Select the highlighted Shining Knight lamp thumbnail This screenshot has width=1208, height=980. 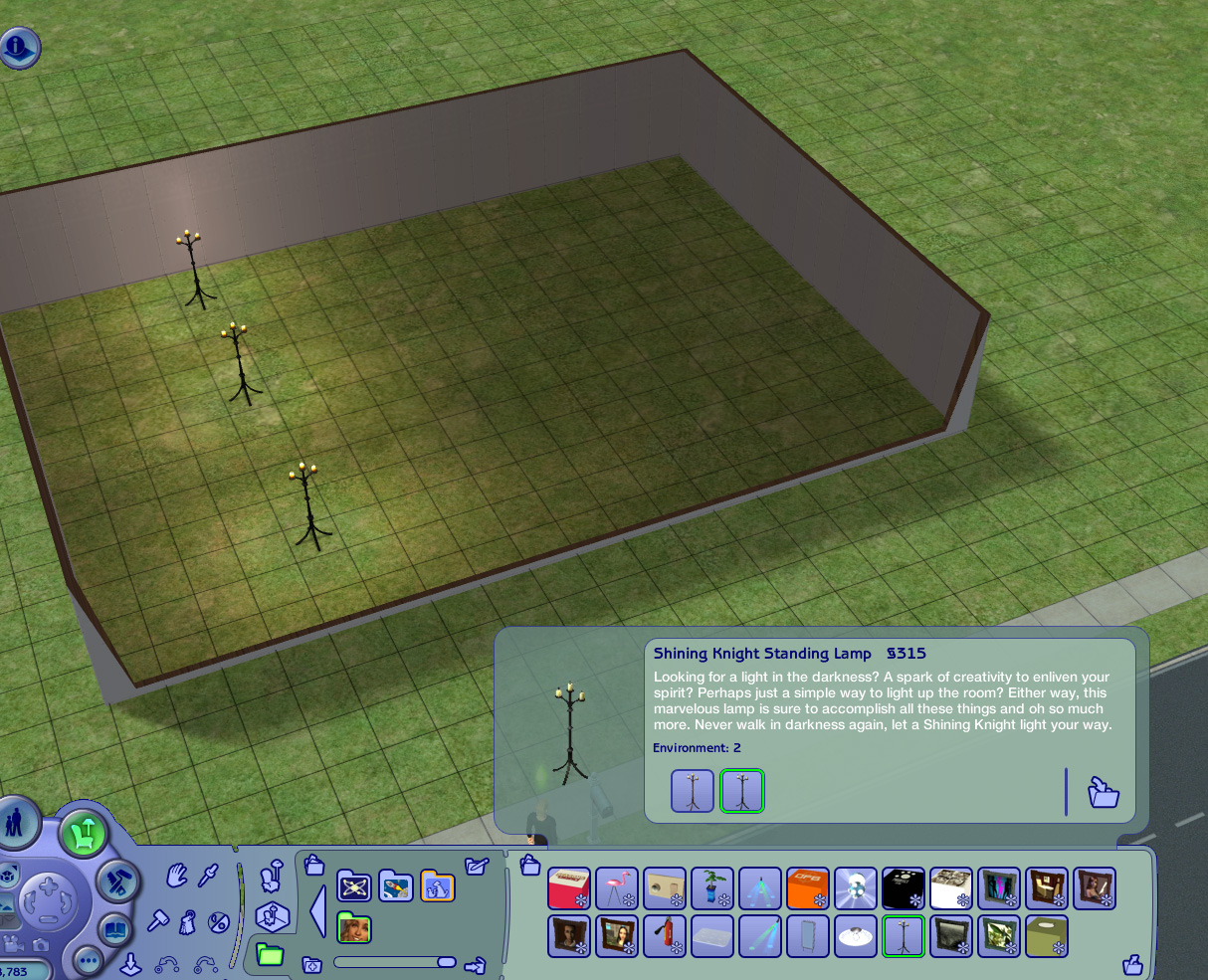click(x=904, y=936)
